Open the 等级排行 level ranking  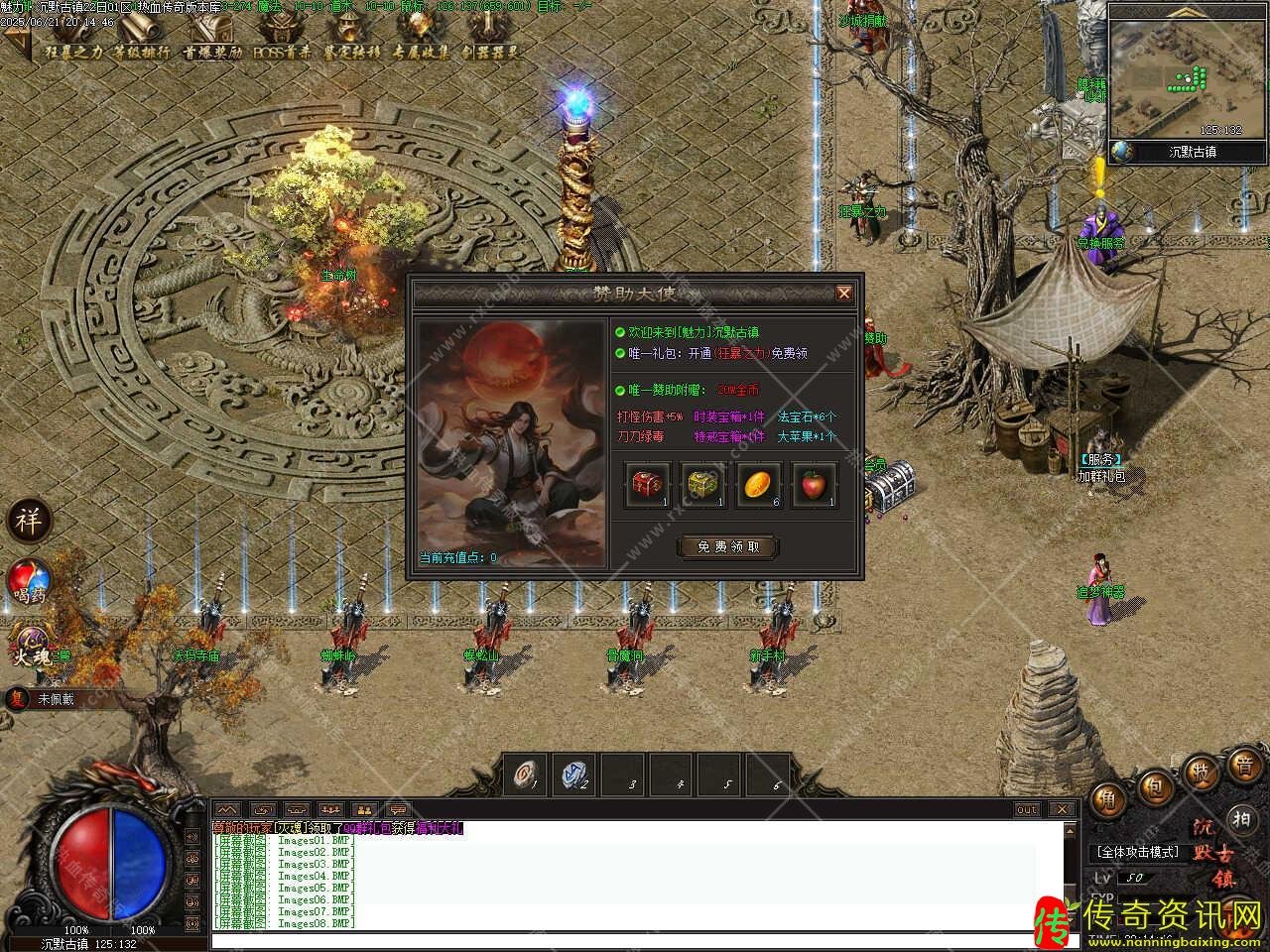click(141, 52)
